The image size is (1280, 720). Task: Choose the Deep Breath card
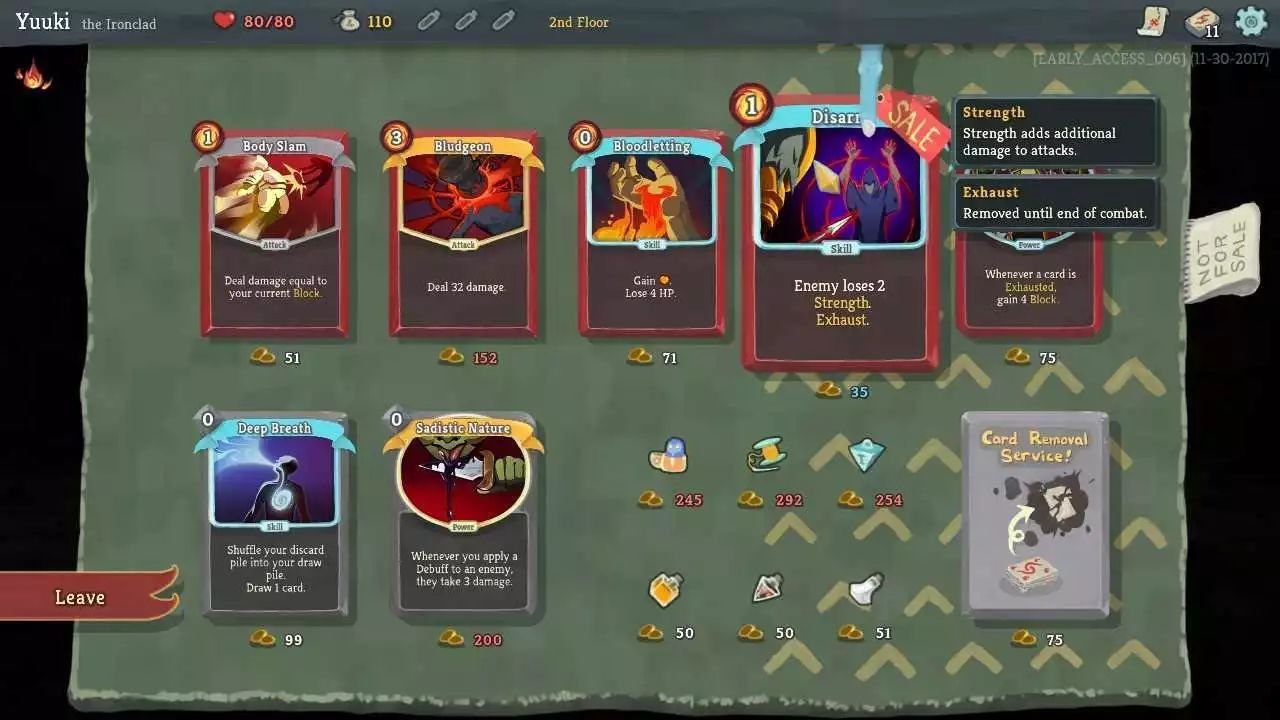point(275,515)
